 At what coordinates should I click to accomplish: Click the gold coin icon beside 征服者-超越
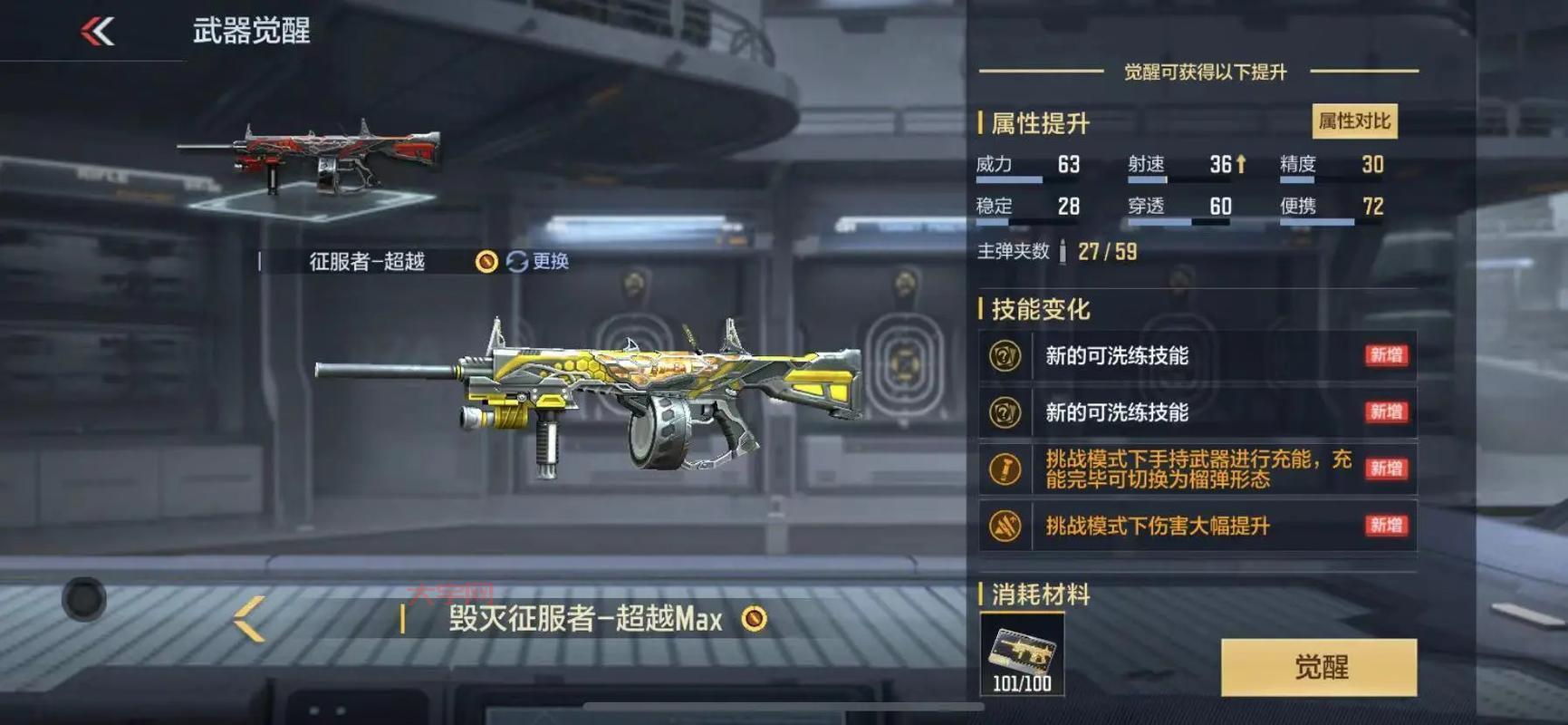point(486,261)
